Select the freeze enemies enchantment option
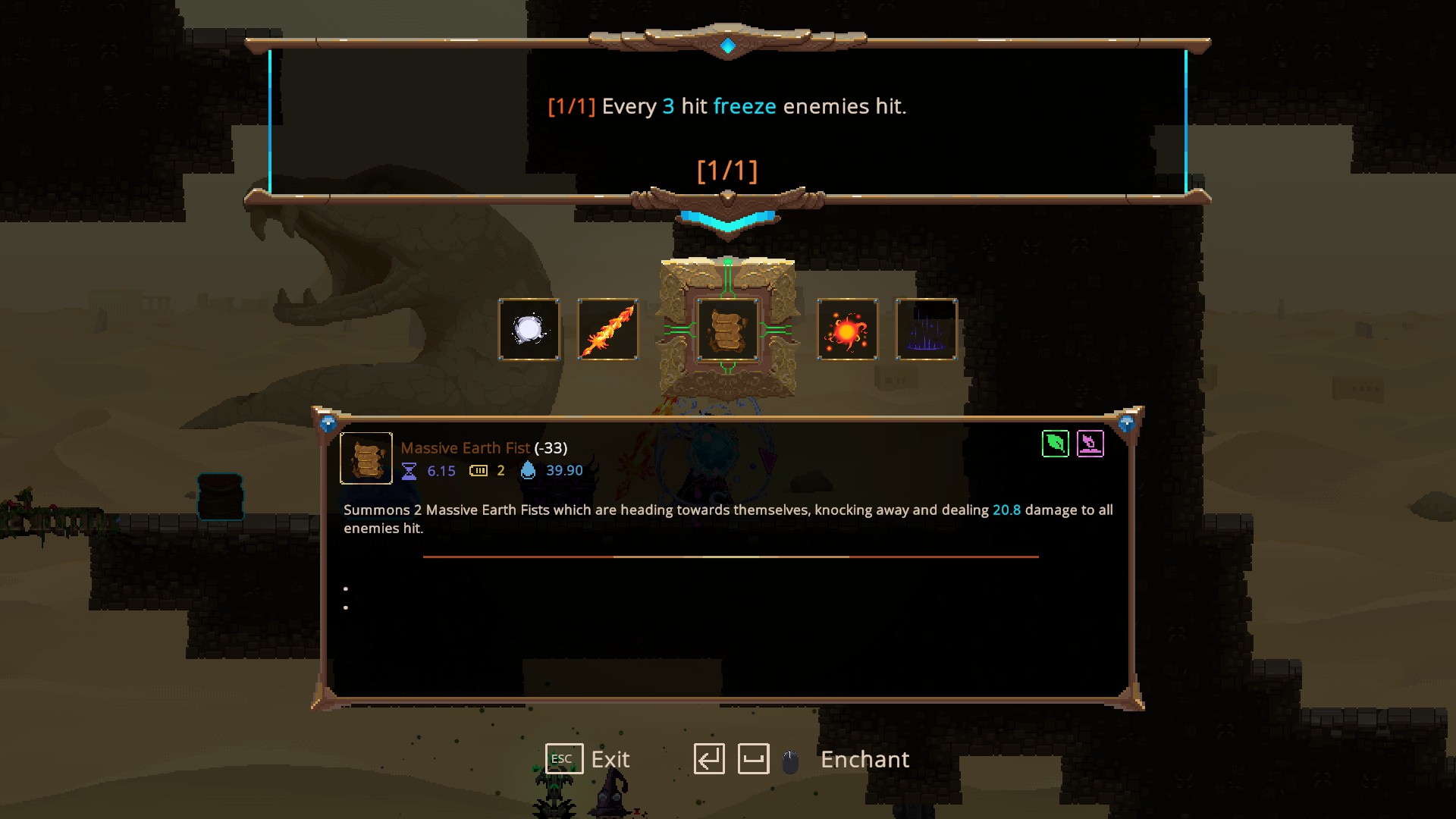The image size is (1456, 819). point(728,106)
